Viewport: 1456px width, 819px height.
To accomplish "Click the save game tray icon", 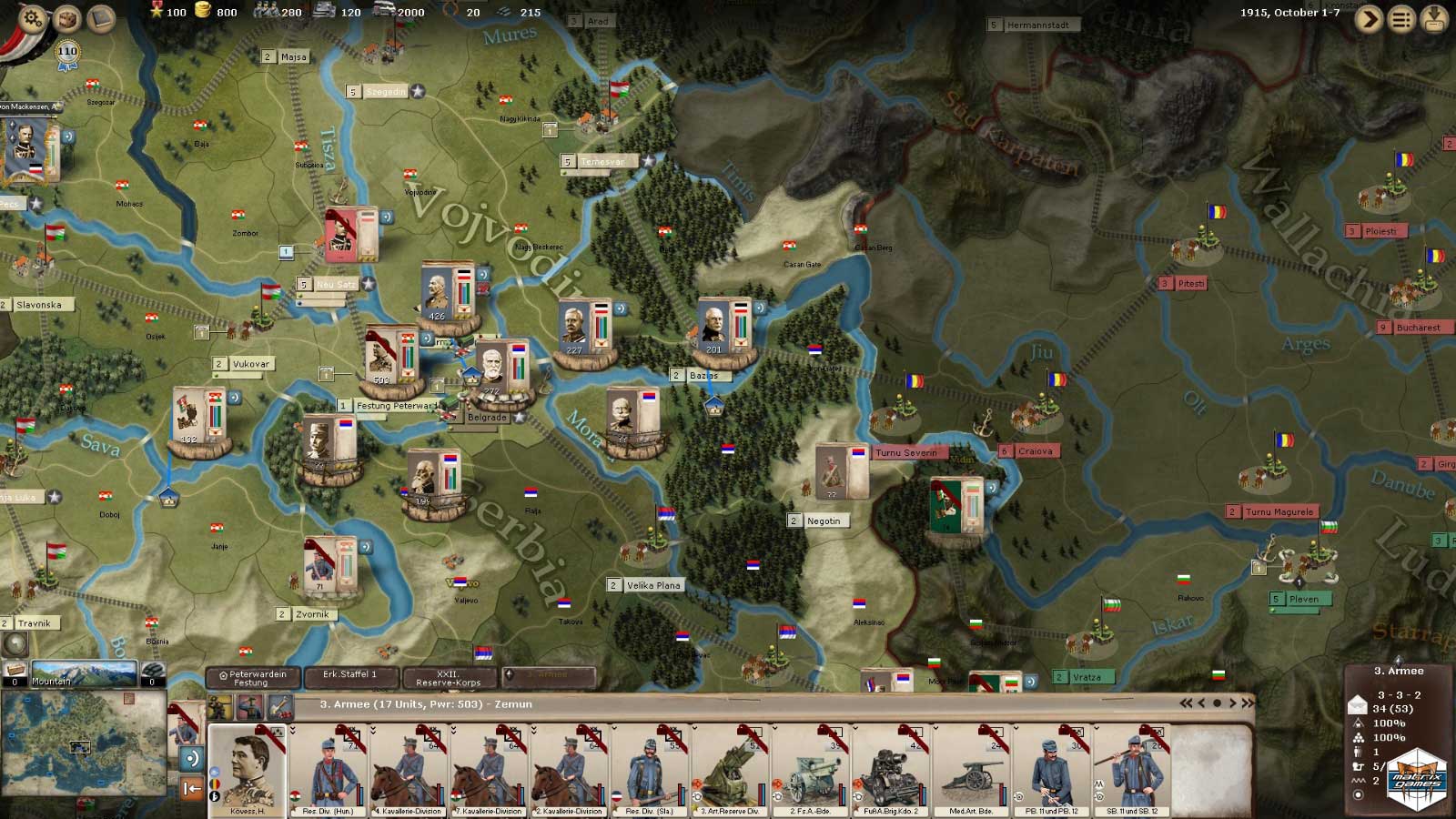I will [x=1434, y=19].
